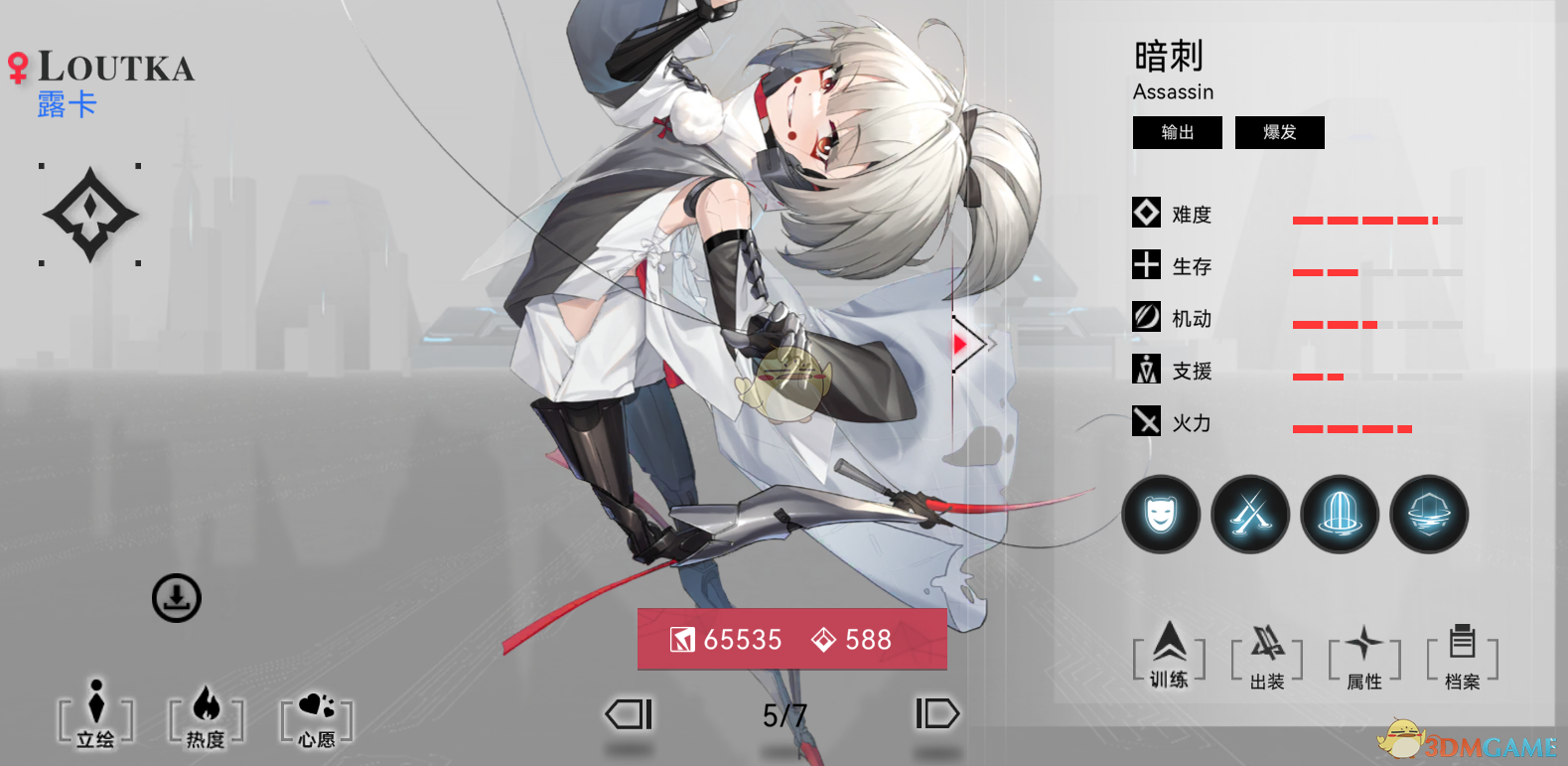This screenshot has width=1568, height=766.
Task: Select the mask-shaped skill icon
Action: pyautogui.click(x=1161, y=514)
